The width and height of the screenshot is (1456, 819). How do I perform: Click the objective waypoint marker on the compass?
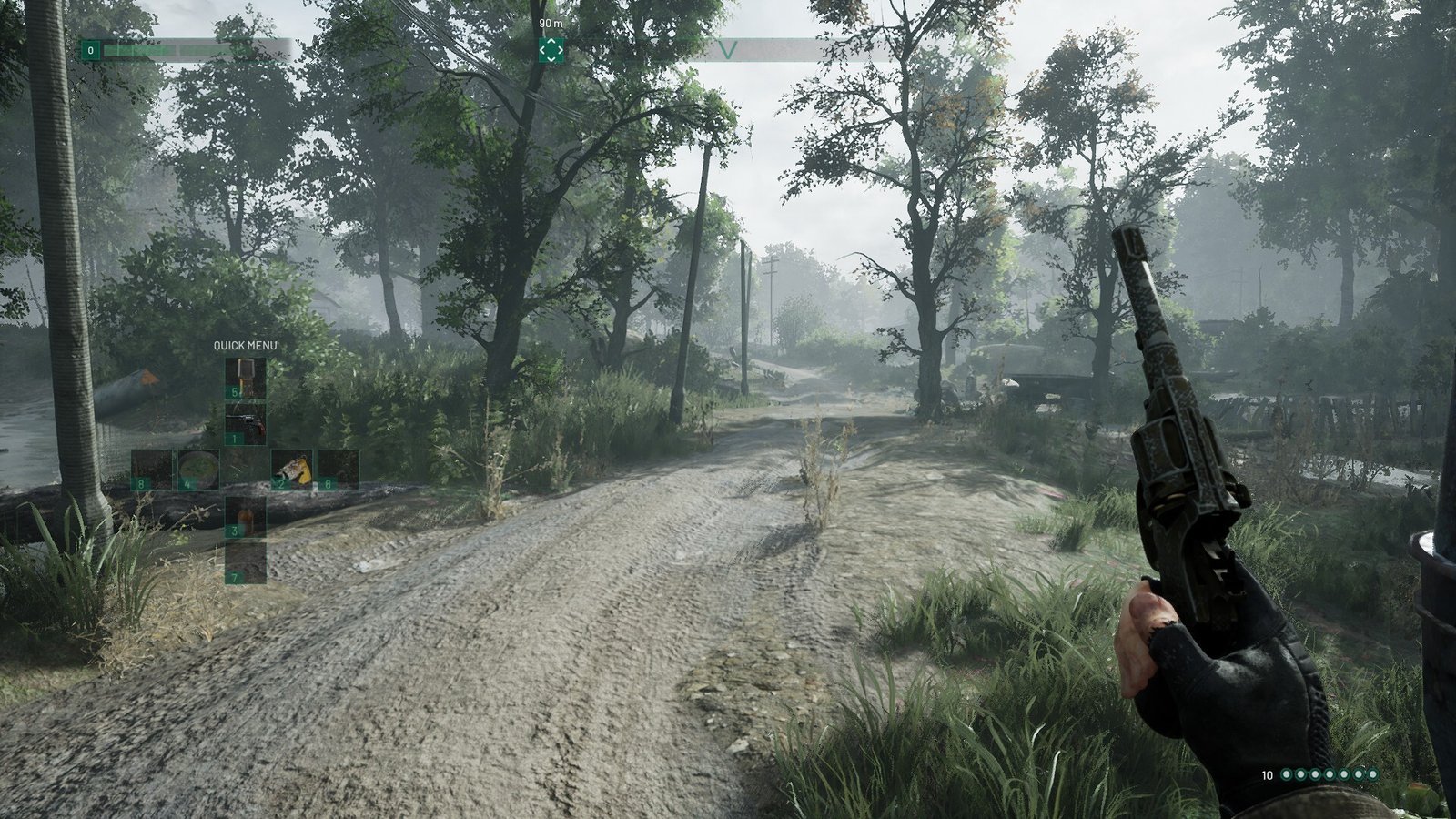(551, 50)
